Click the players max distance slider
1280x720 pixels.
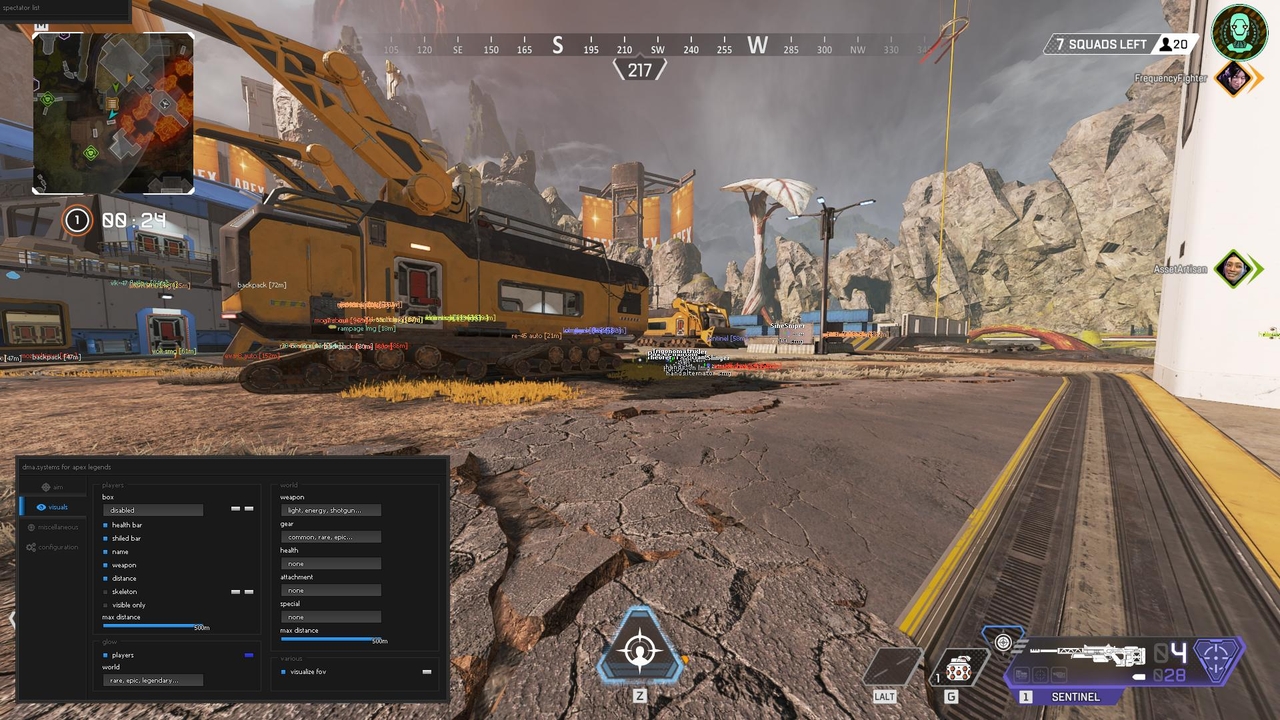(x=149, y=625)
